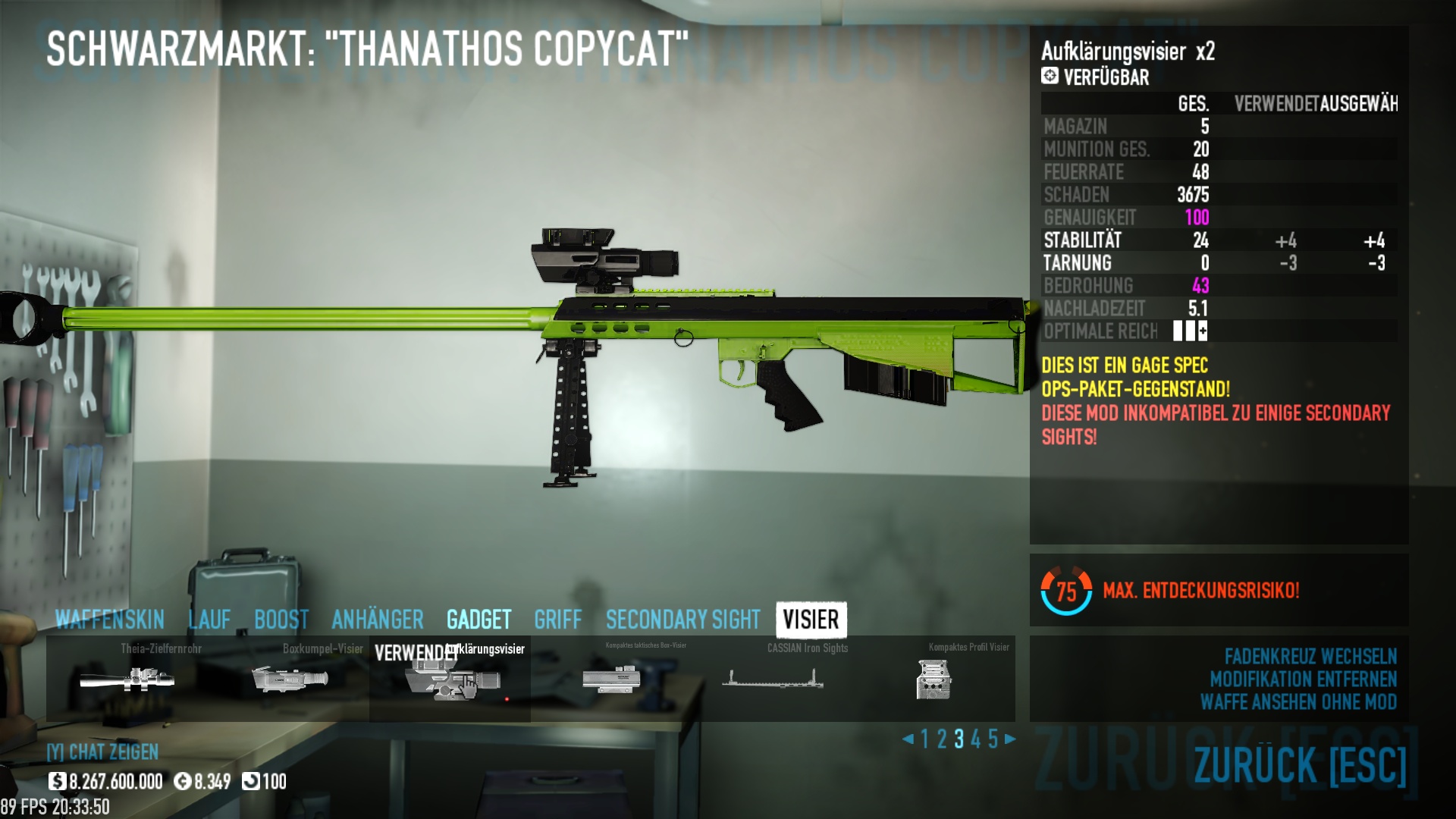This screenshot has width=1456, height=819.
Task: Show the Anhänger options
Action: coord(378,620)
